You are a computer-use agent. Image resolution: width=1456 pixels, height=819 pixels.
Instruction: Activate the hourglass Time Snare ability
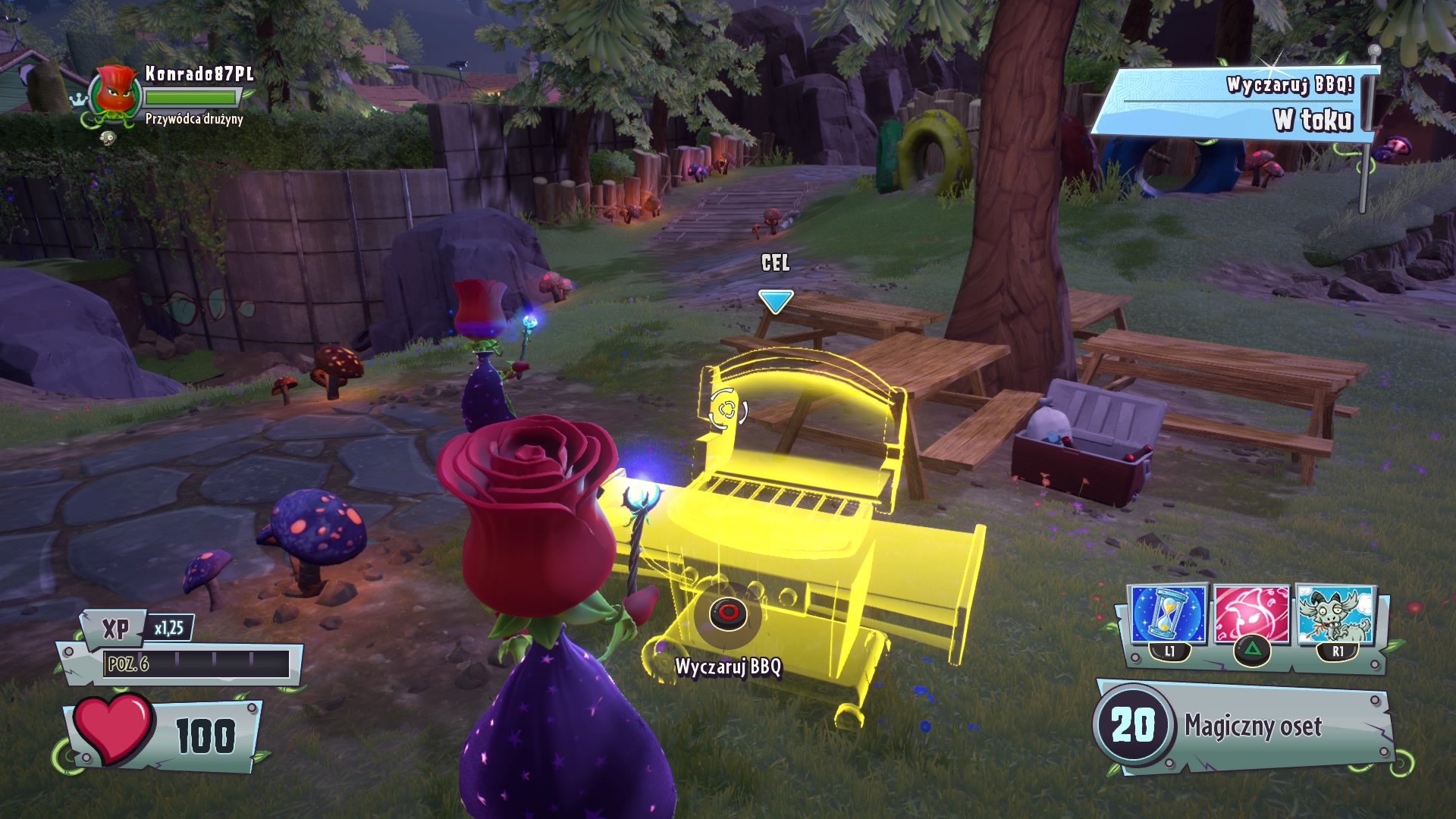click(x=1168, y=616)
